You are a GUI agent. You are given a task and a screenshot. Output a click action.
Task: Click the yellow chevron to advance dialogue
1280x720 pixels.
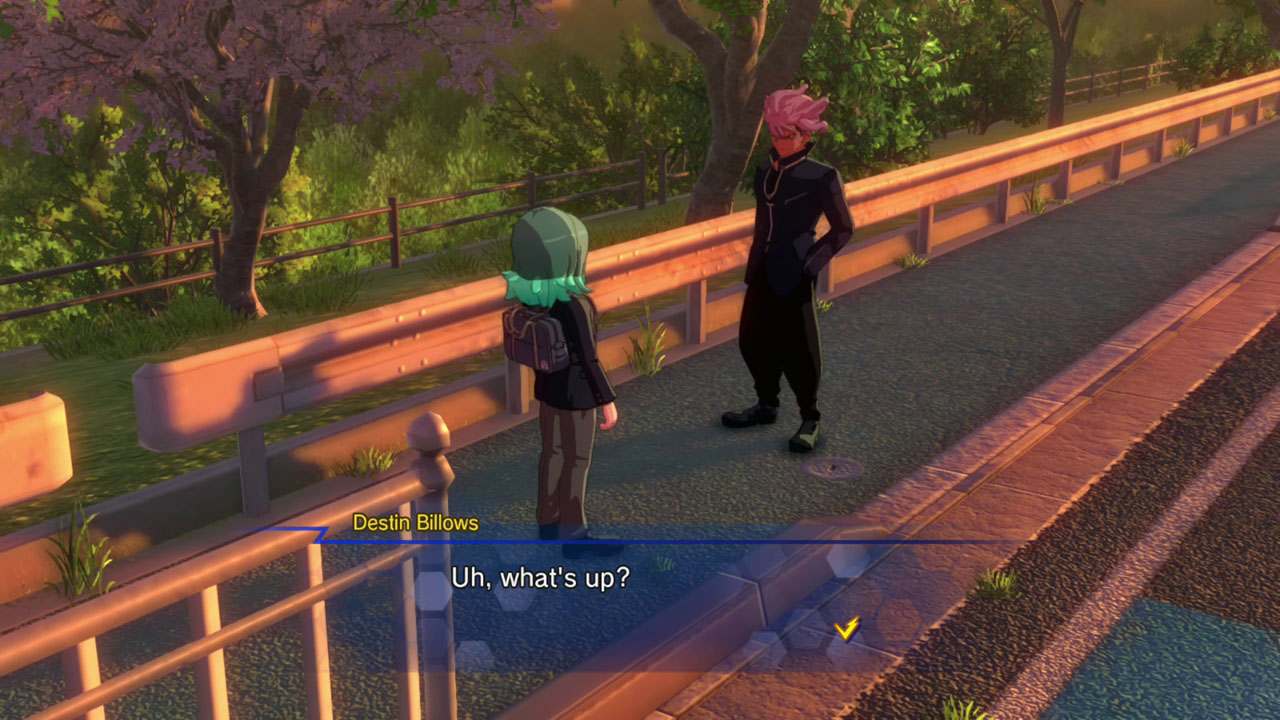click(845, 629)
